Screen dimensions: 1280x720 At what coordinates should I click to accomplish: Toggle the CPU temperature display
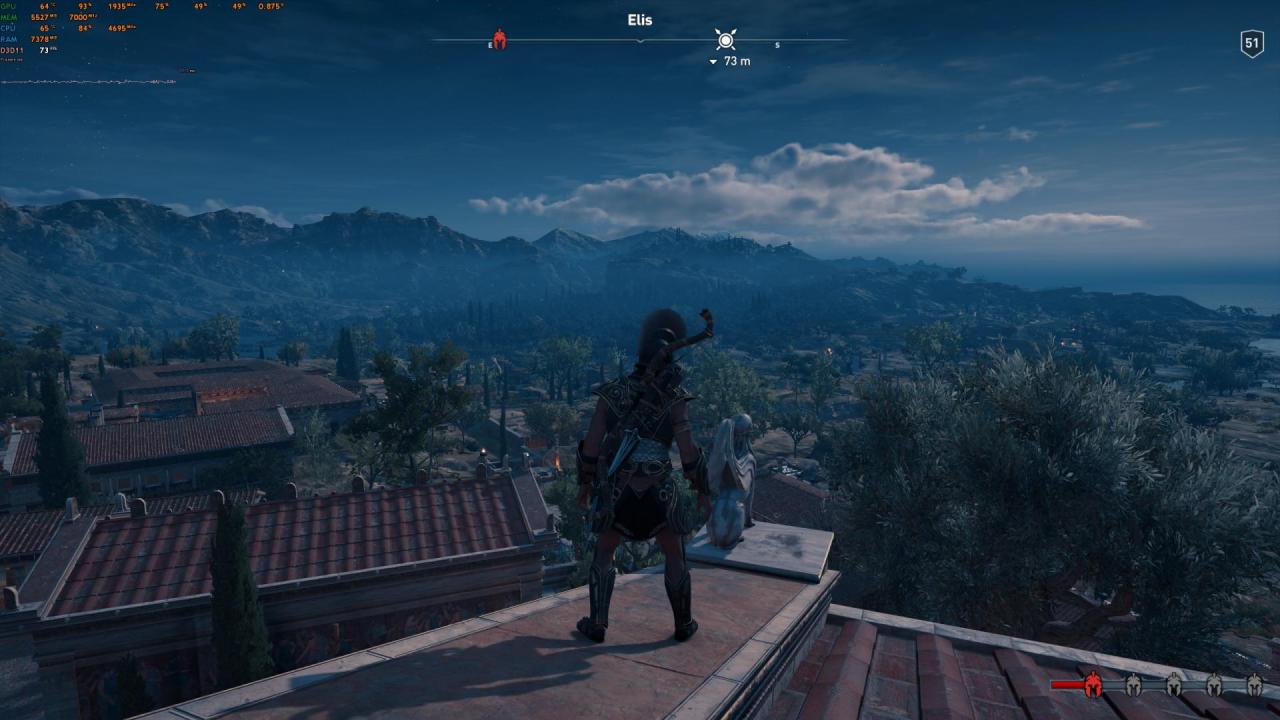pyautogui.click(x=46, y=27)
